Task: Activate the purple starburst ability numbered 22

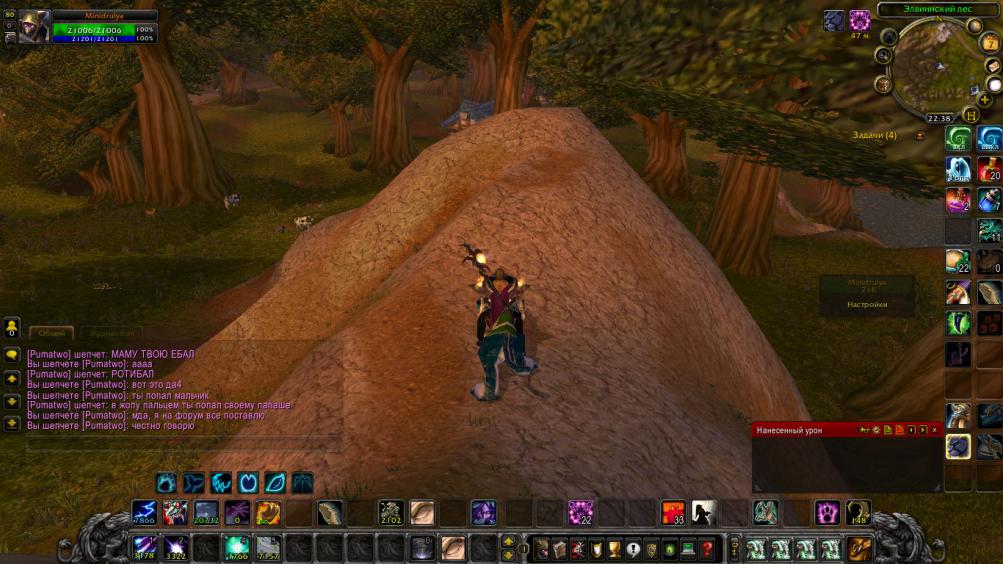Action: (580, 513)
